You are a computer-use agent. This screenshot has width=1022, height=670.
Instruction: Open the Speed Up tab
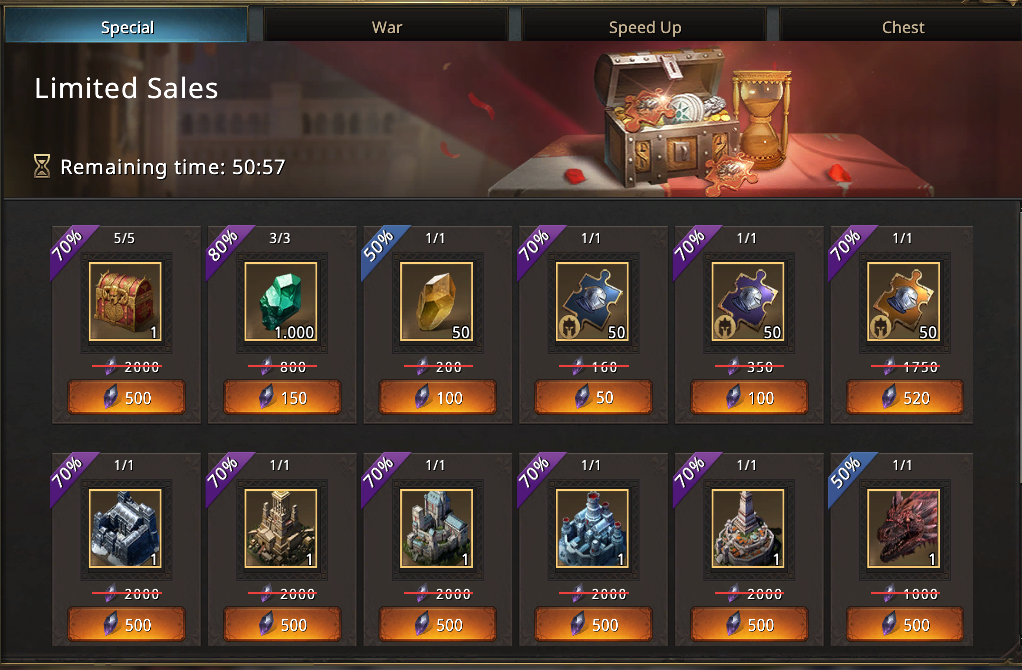(x=644, y=27)
